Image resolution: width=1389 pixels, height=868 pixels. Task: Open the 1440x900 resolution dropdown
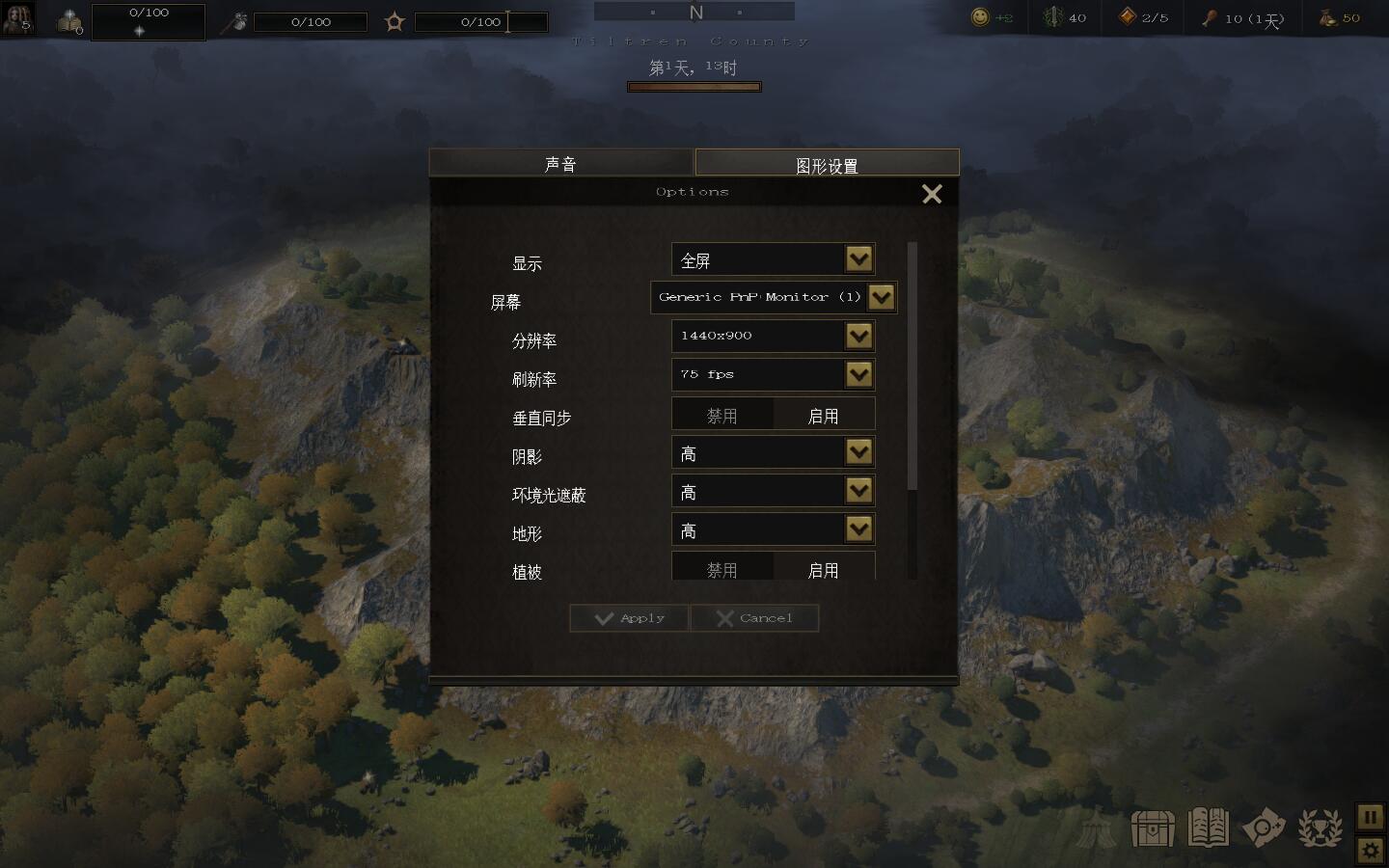coord(858,337)
